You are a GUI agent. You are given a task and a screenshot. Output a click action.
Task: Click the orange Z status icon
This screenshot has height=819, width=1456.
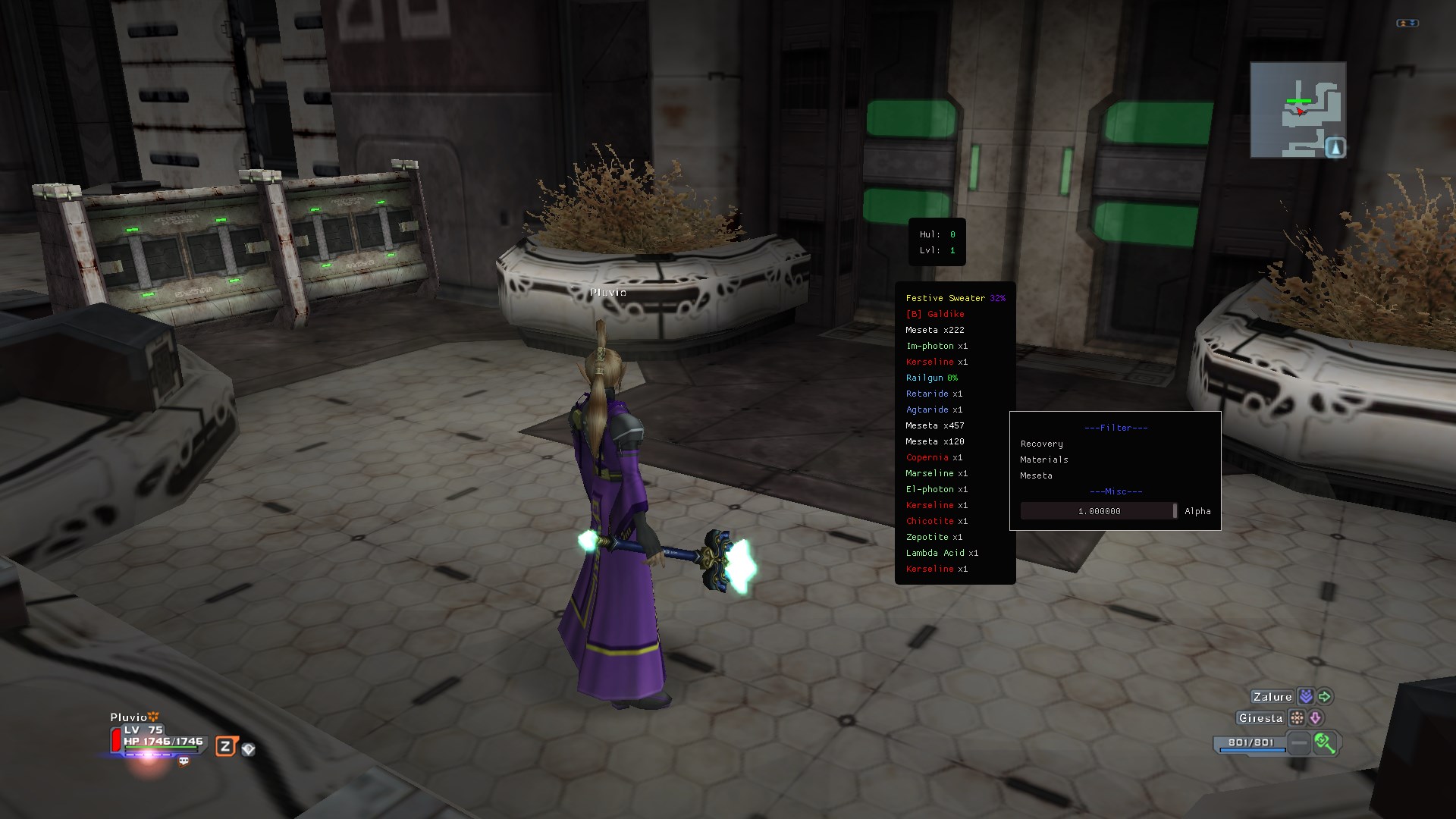(225, 746)
